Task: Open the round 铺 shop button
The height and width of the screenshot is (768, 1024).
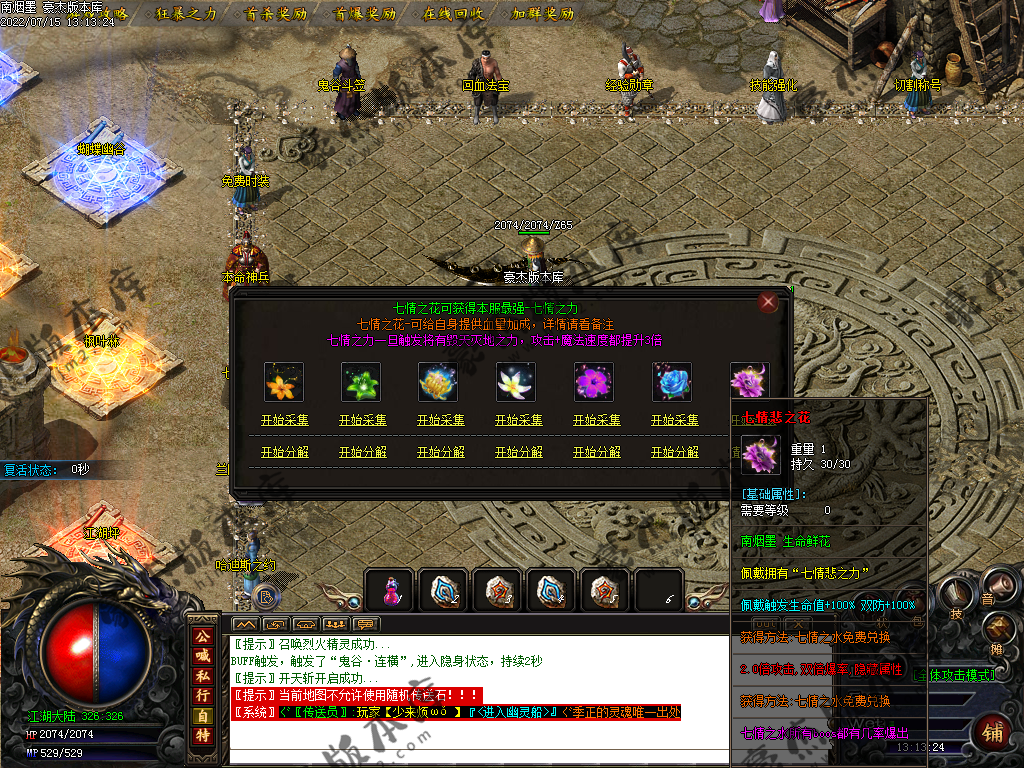Action: coord(993,730)
